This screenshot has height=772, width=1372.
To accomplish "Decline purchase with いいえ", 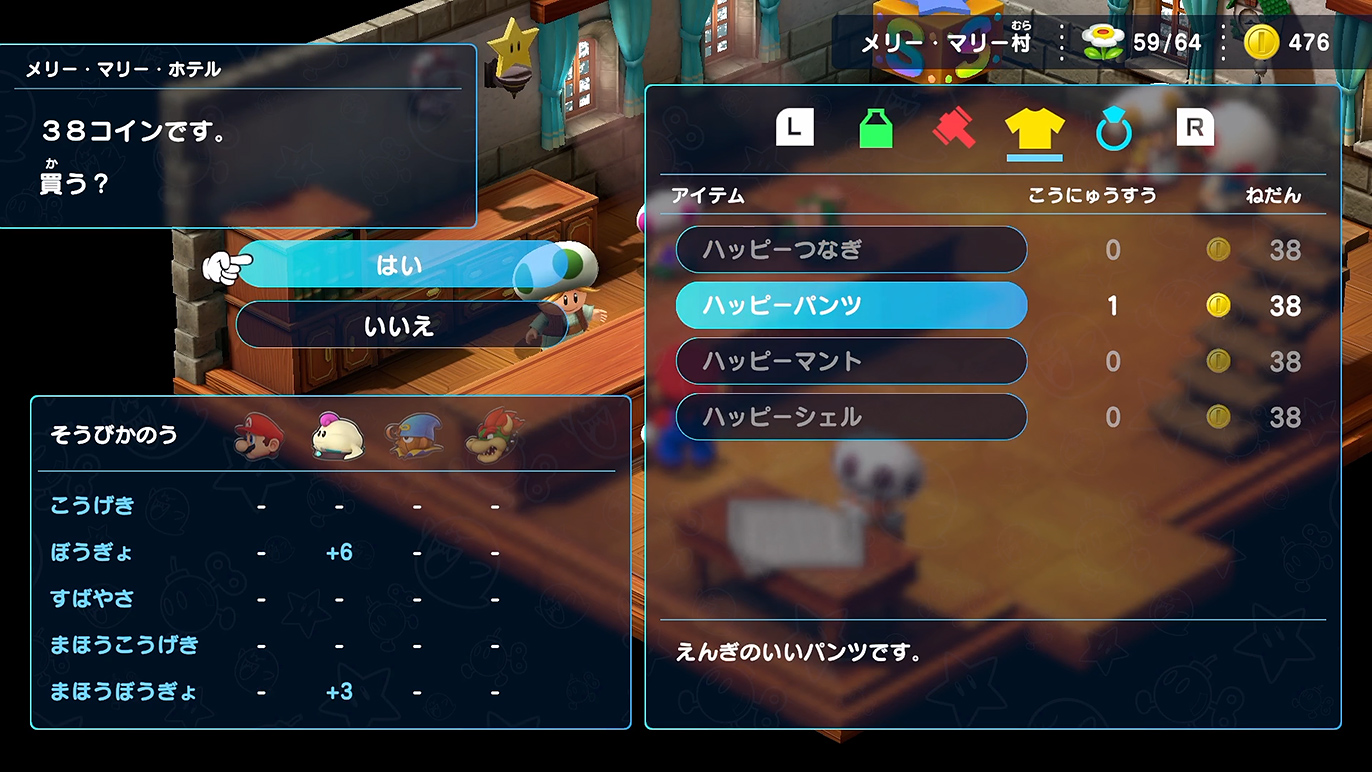I will pyautogui.click(x=399, y=325).
